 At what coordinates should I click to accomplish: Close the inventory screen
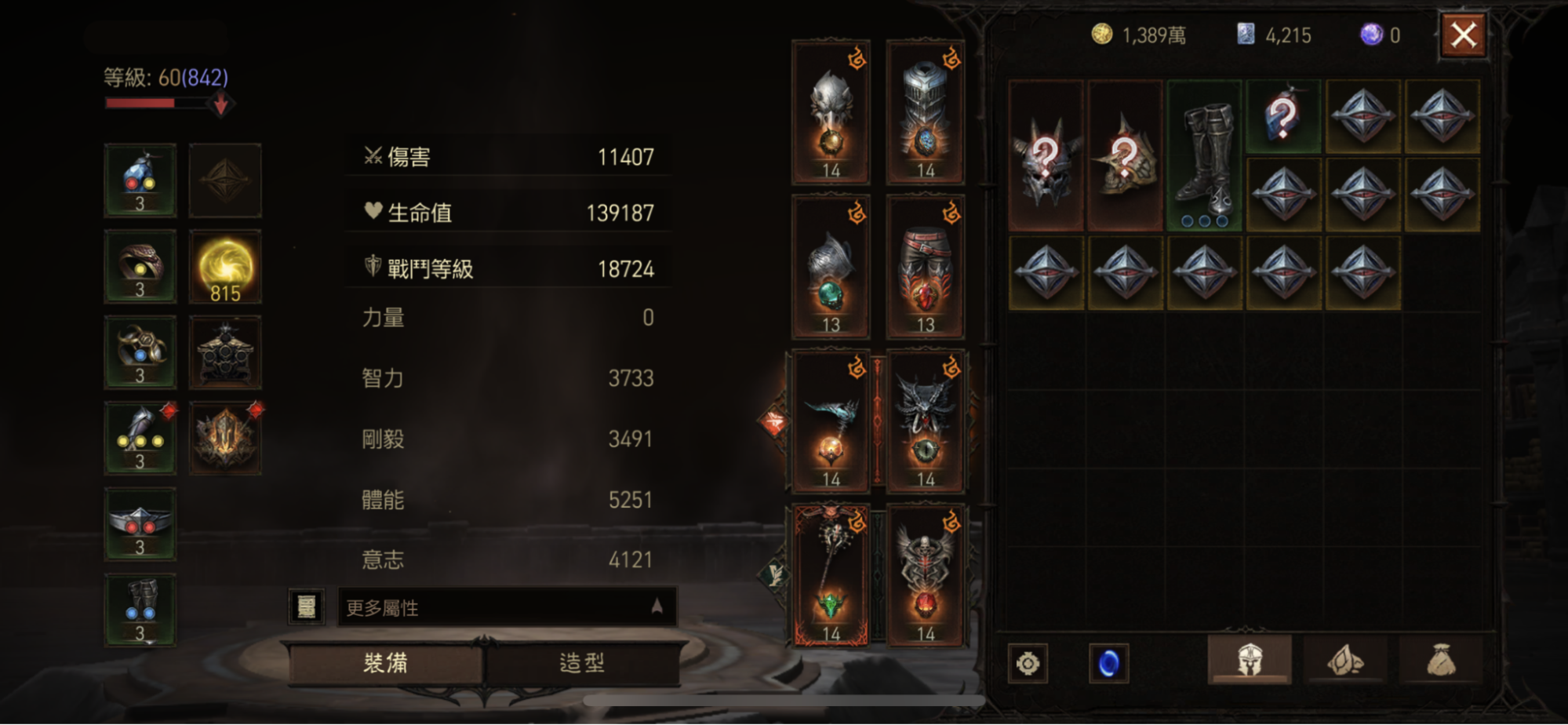tap(1463, 36)
